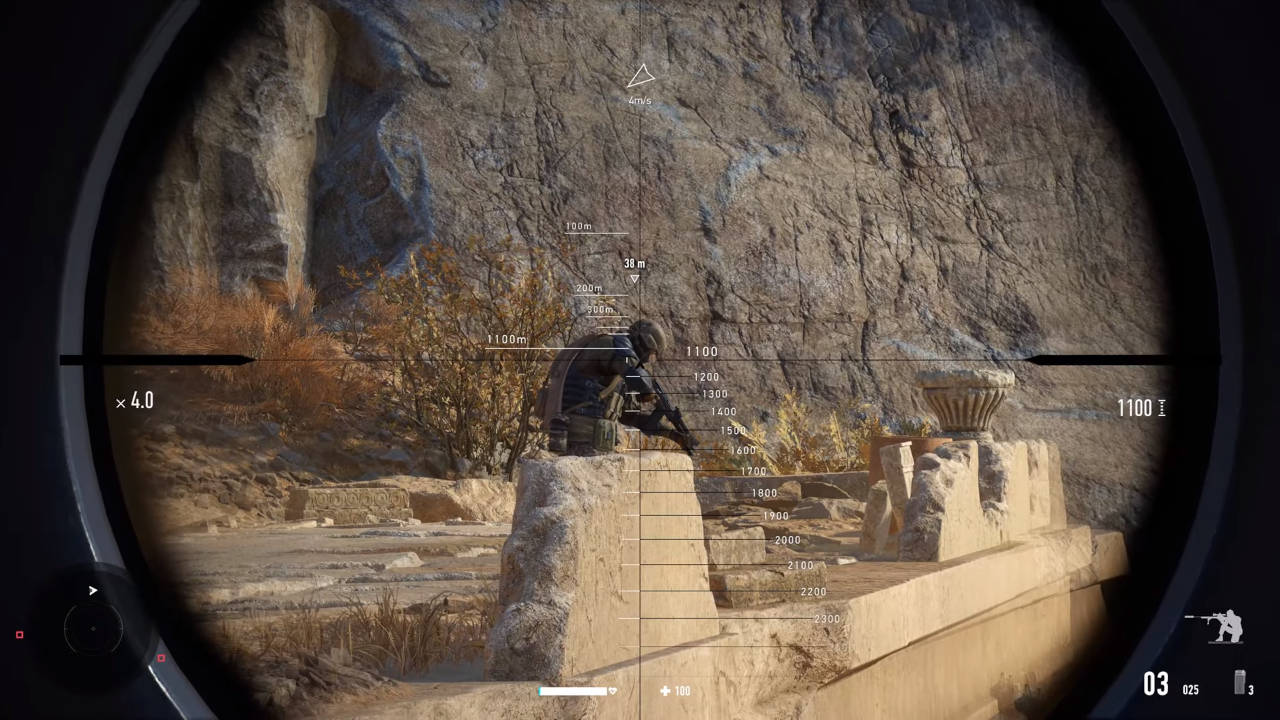This screenshot has width=1280, height=720.
Task: Click the scope elevation adjustment icon
Action: 1161,407
